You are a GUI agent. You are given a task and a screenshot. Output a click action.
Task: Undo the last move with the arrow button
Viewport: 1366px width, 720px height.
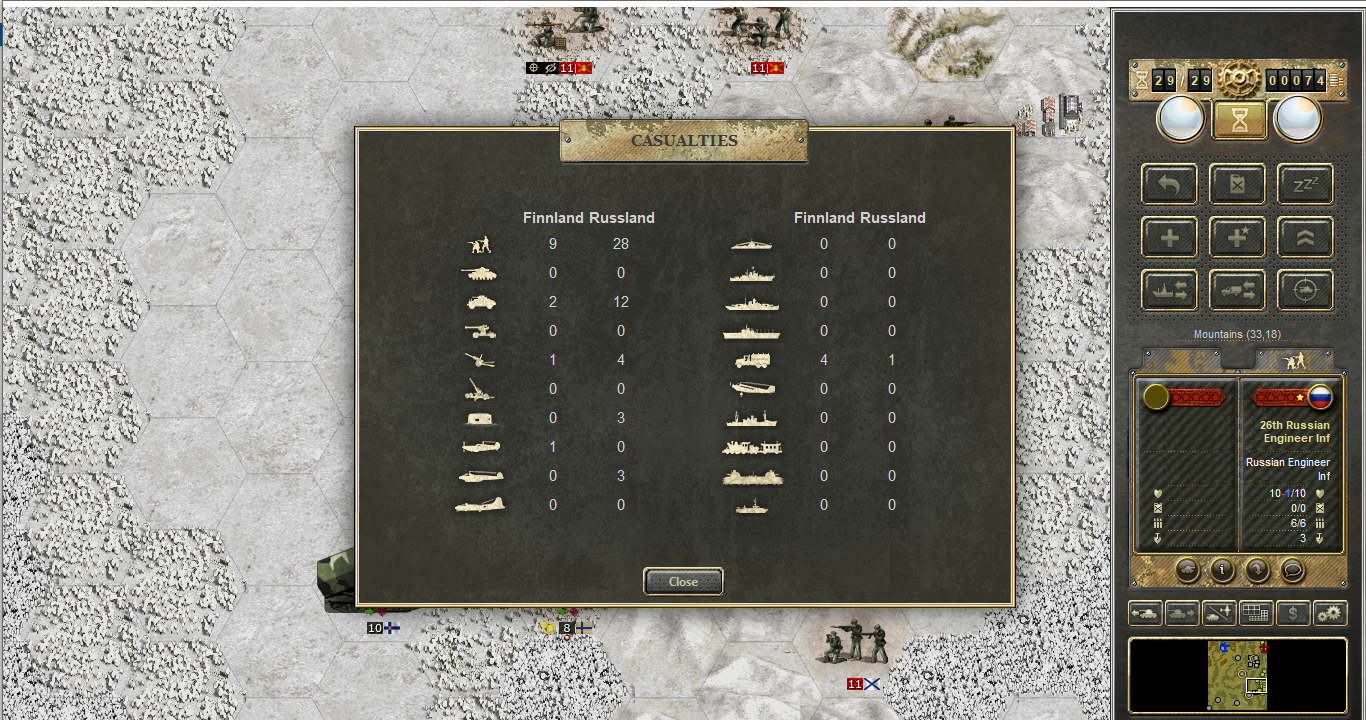(x=1170, y=184)
